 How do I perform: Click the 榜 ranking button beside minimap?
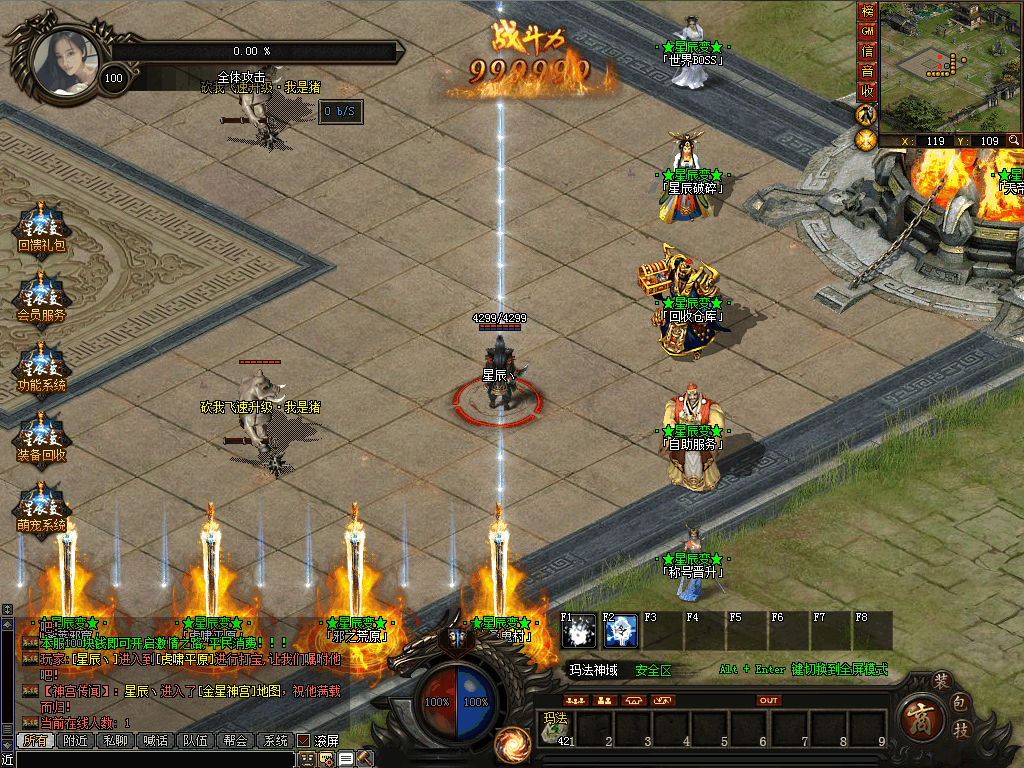click(x=867, y=13)
